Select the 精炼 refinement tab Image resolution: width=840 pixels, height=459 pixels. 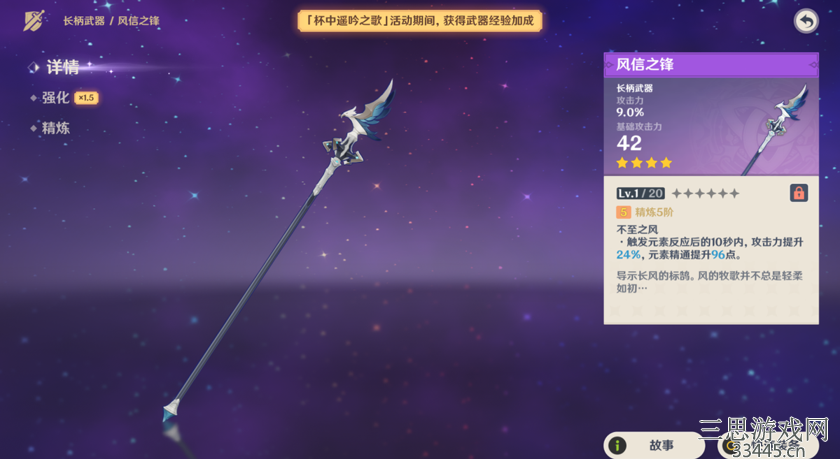tap(55, 128)
